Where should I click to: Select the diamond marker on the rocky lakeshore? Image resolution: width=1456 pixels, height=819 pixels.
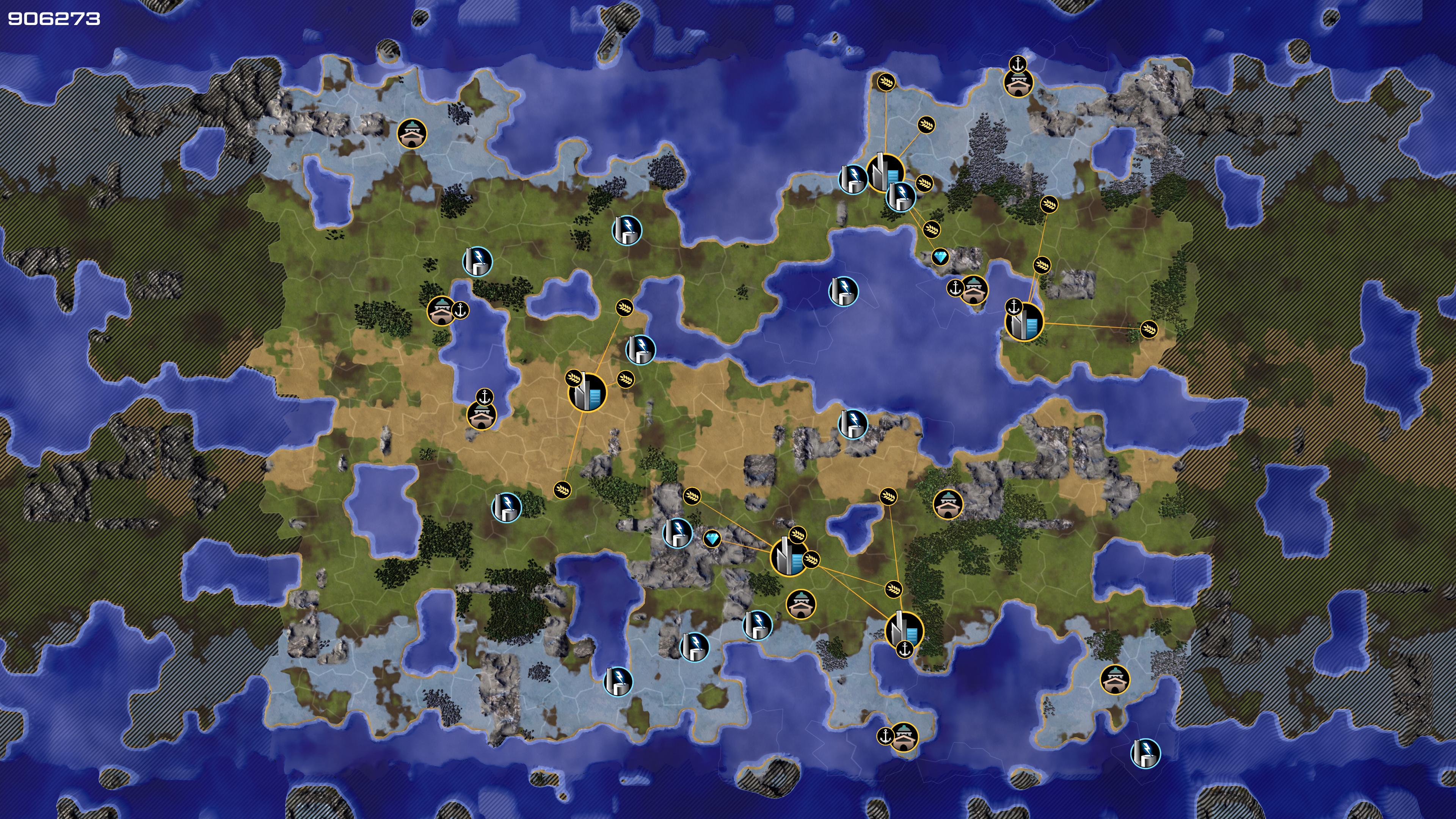pyautogui.click(x=940, y=258)
